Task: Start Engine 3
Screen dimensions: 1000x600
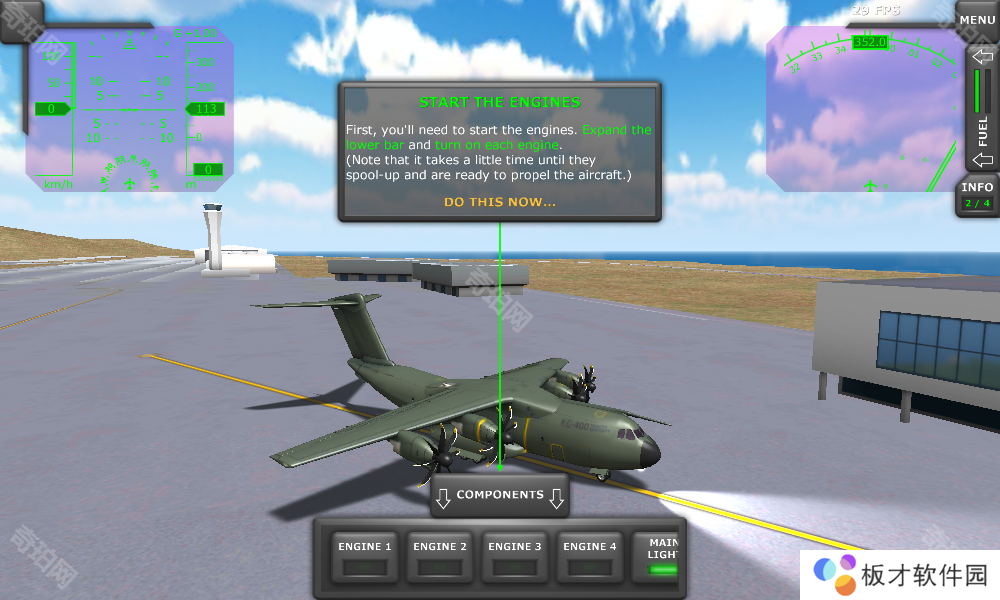Action: [x=515, y=556]
